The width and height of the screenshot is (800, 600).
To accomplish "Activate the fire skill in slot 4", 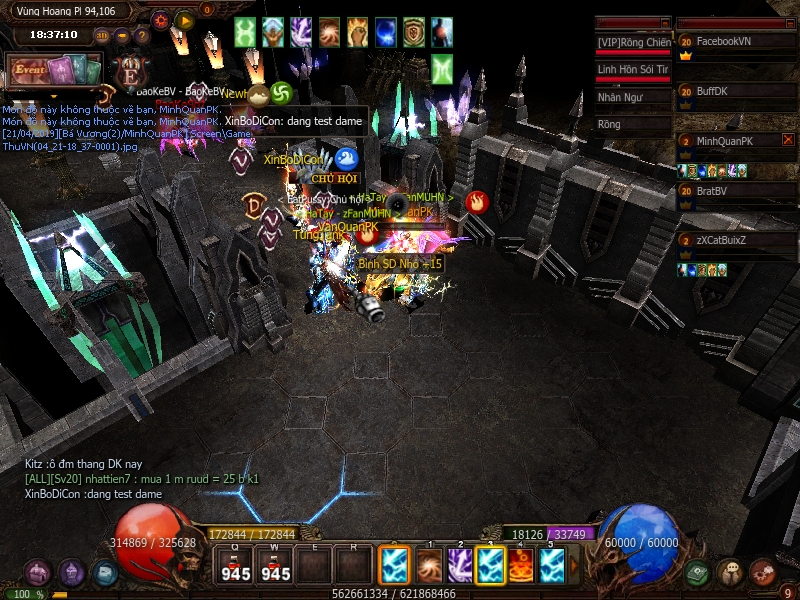I will click(x=520, y=565).
